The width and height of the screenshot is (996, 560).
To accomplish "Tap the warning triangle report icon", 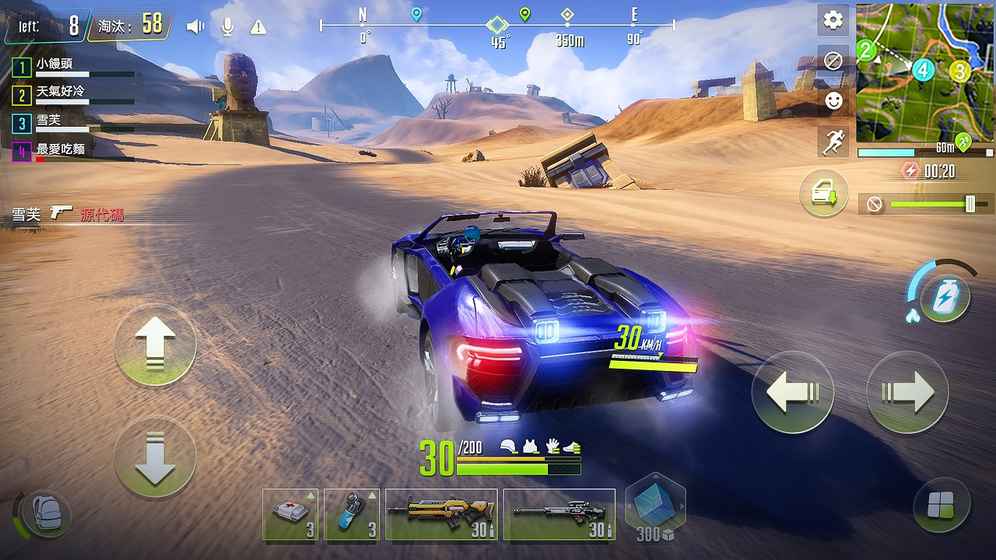I will coord(258,27).
